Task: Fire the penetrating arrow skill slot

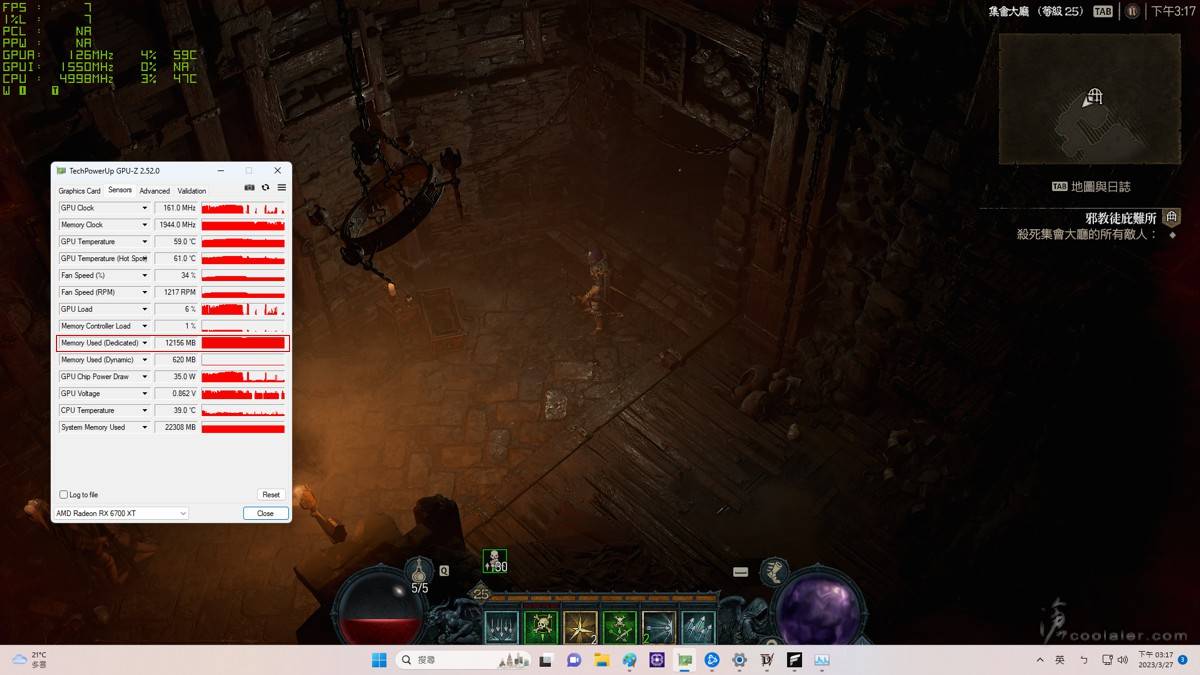Action: (658, 628)
